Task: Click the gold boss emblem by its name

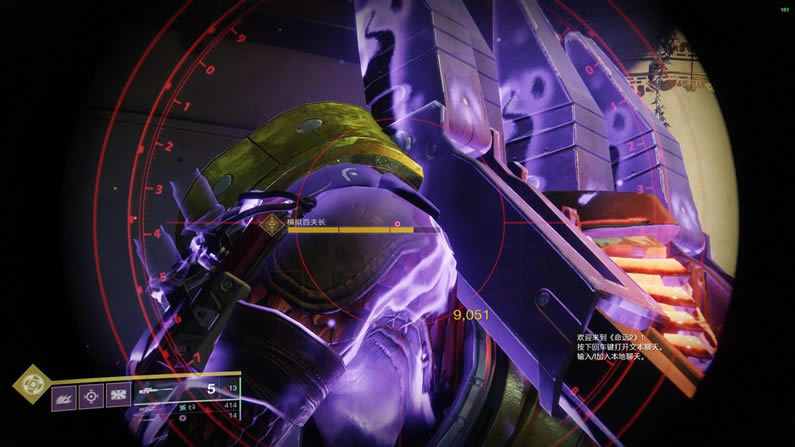Action: coord(270,226)
